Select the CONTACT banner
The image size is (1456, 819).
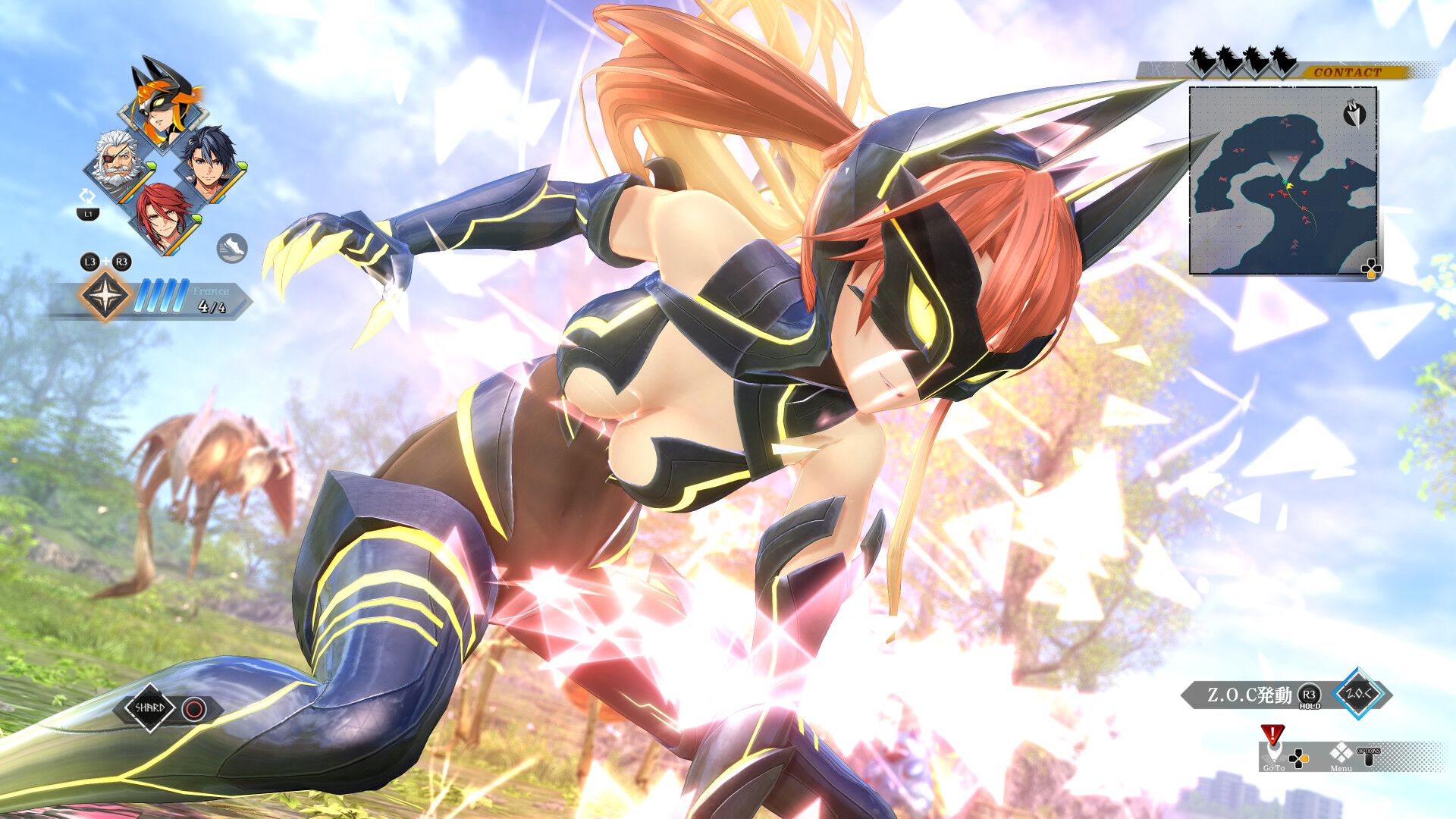tap(1348, 72)
